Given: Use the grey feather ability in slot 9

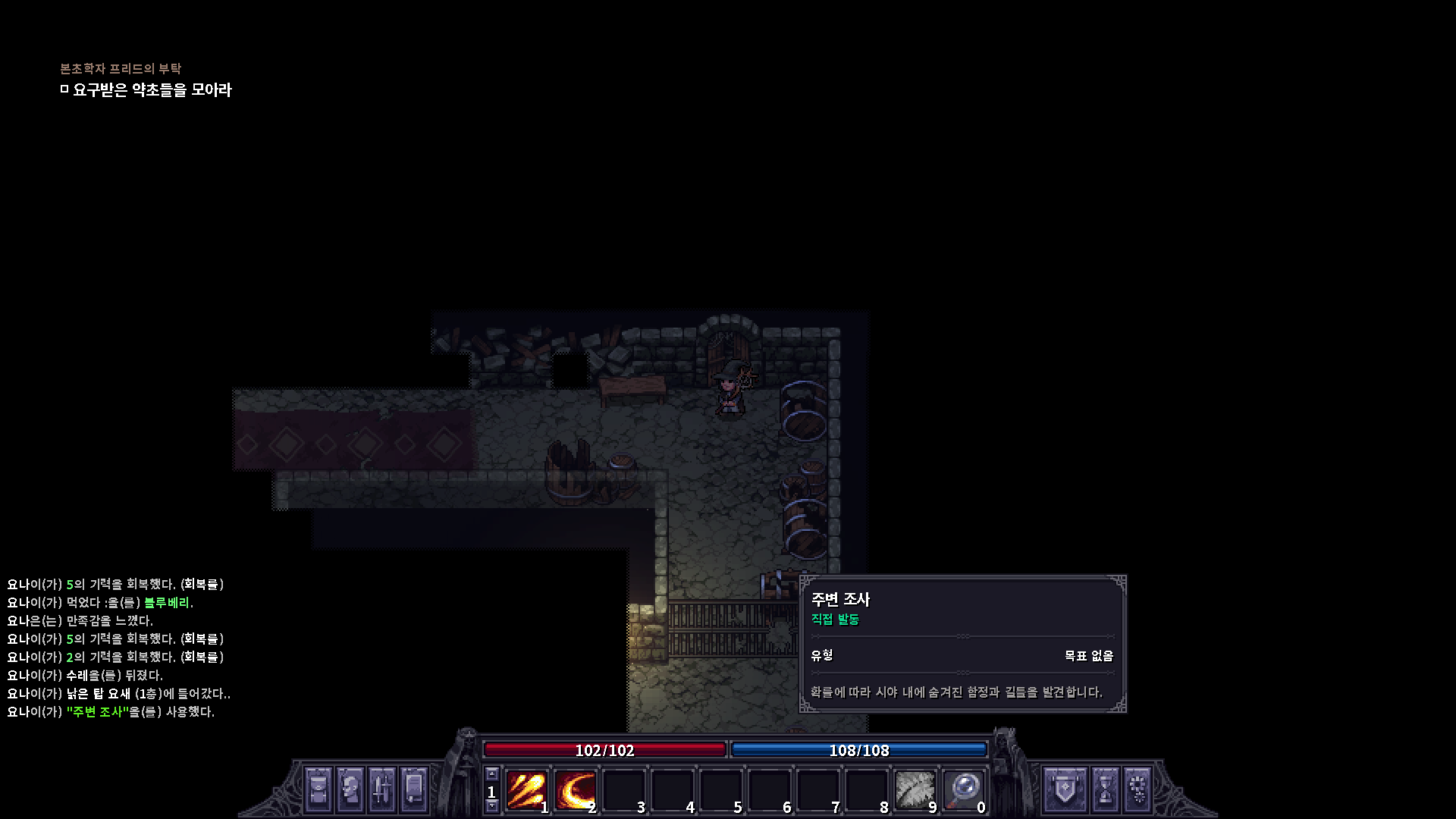Looking at the screenshot, I should [x=915, y=790].
